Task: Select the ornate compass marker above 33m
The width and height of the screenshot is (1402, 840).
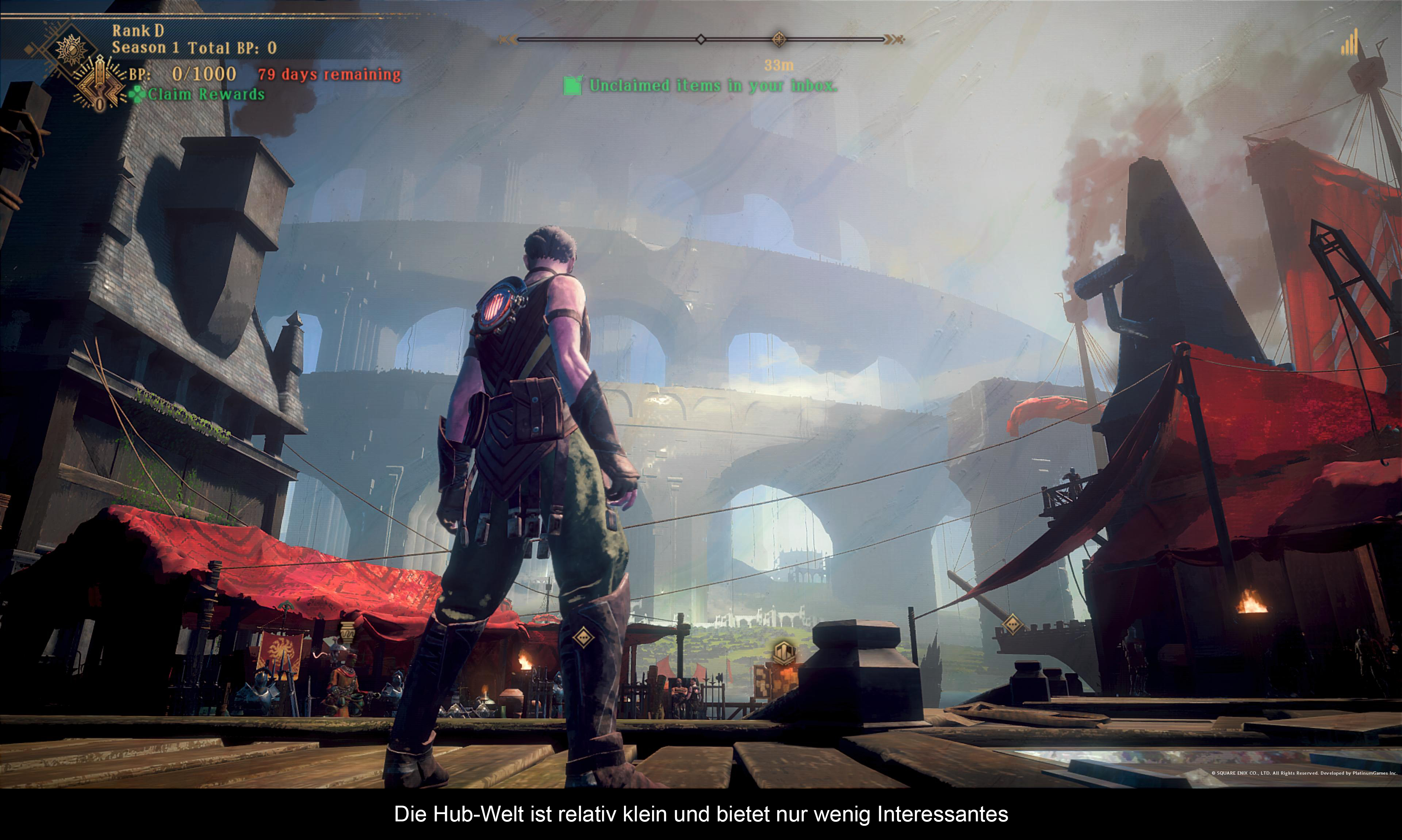Action: [779, 39]
